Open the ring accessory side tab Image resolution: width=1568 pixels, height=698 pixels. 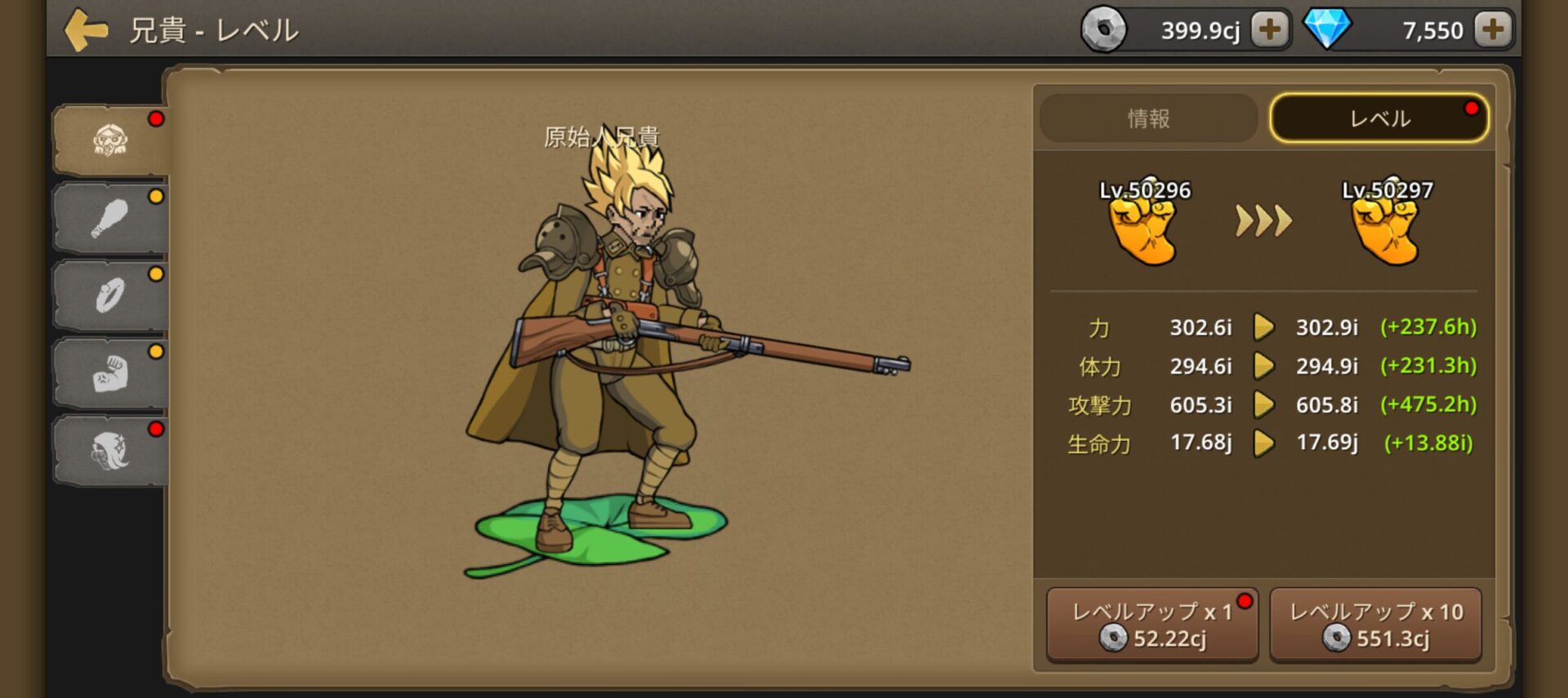(x=110, y=296)
